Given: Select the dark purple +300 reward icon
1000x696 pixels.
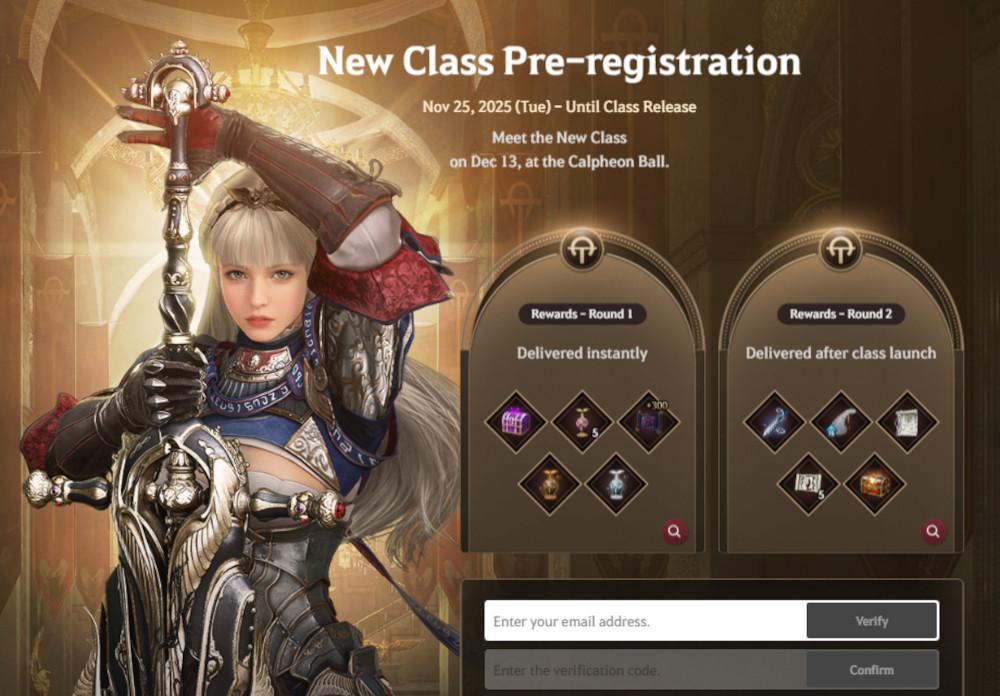Looking at the screenshot, I should (x=648, y=421).
